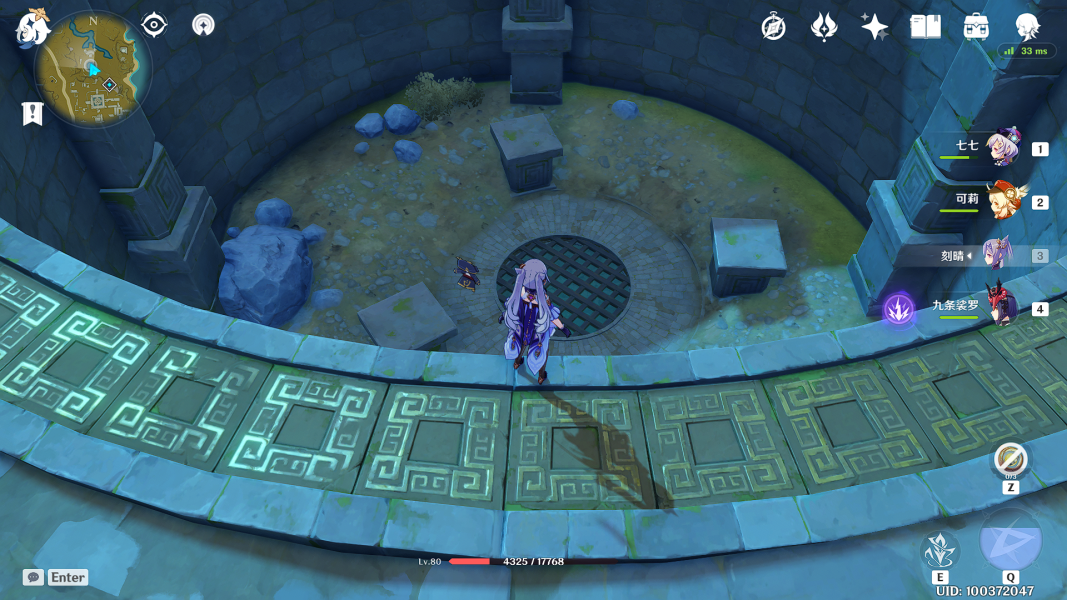The width and height of the screenshot is (1067, 600).
Task: Open the inventory backpack icon
Action: [x=976, y=27]
